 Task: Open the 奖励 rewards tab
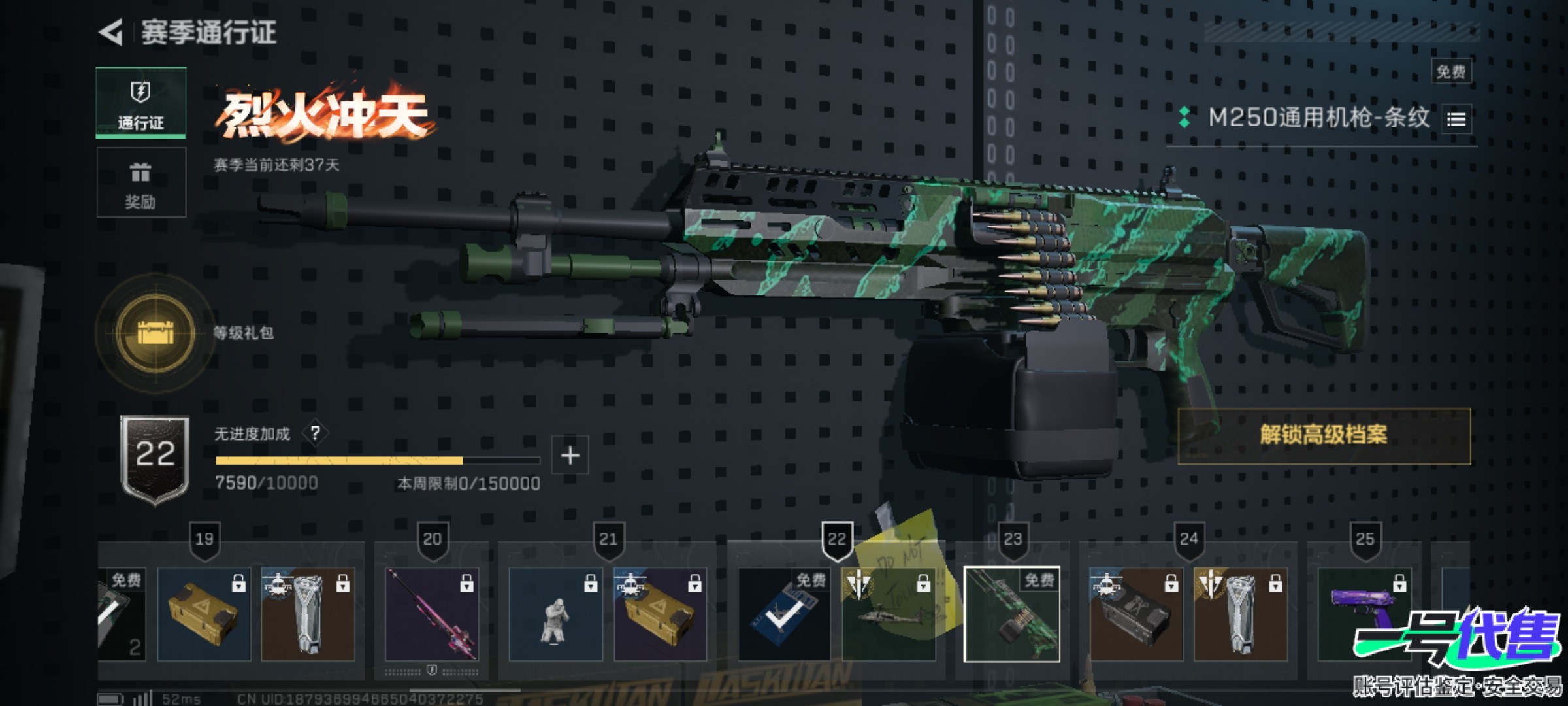(x=141, y=182)
